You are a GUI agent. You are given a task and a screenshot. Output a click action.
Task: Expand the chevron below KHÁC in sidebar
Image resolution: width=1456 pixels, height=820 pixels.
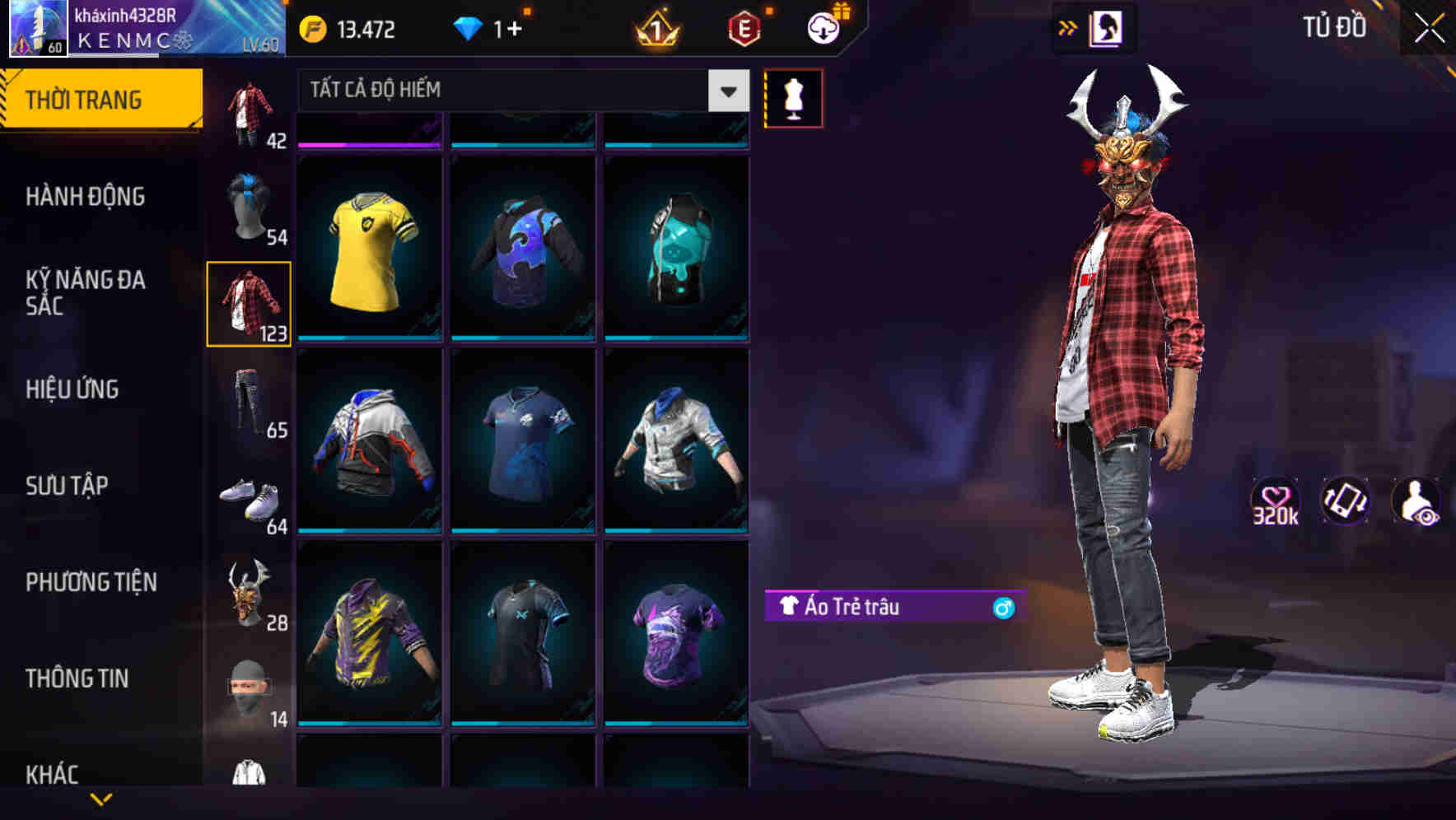coord(100,799)
